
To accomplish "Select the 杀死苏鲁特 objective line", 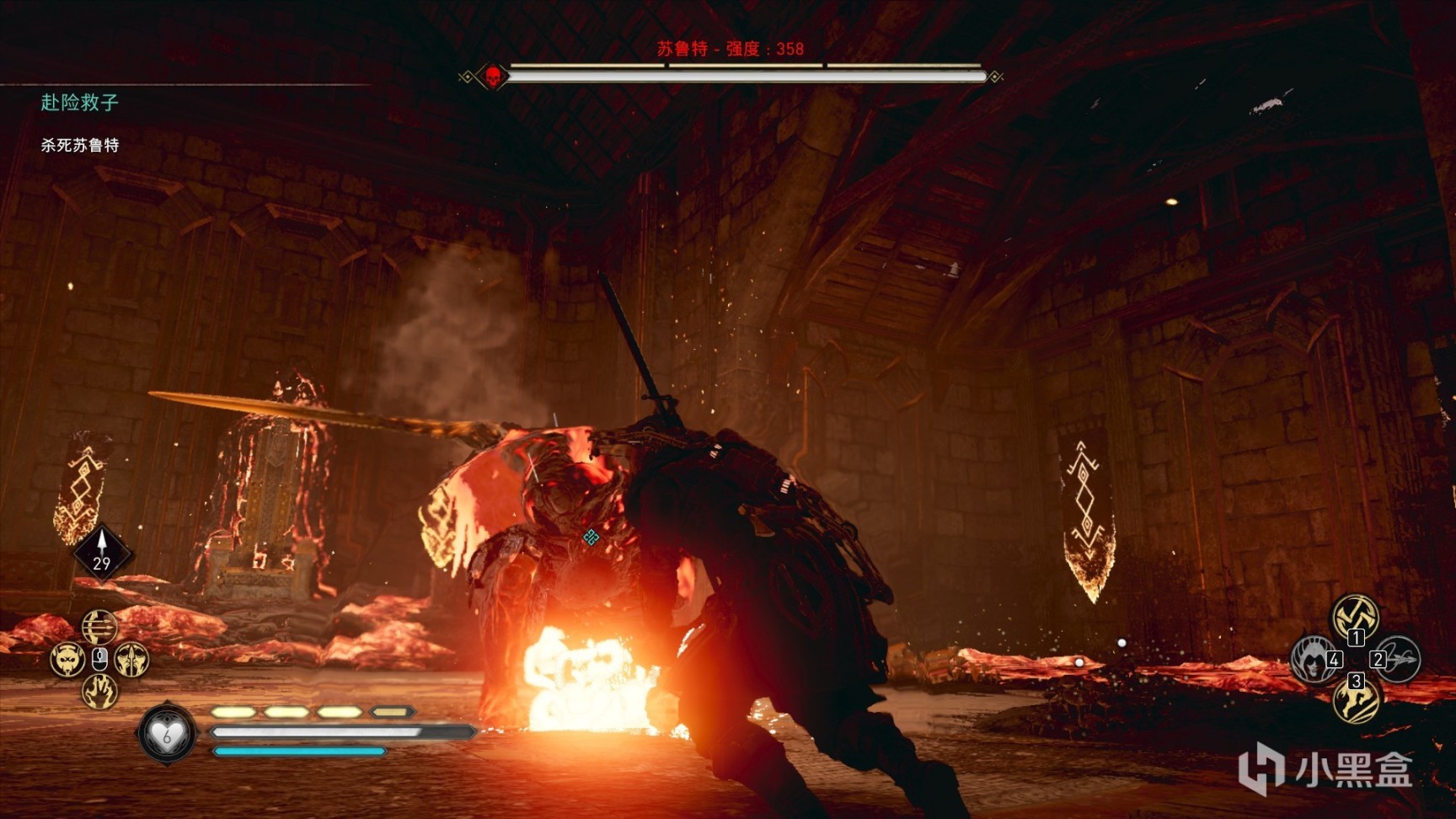I will pyautogui.click(x=80, y=145).
